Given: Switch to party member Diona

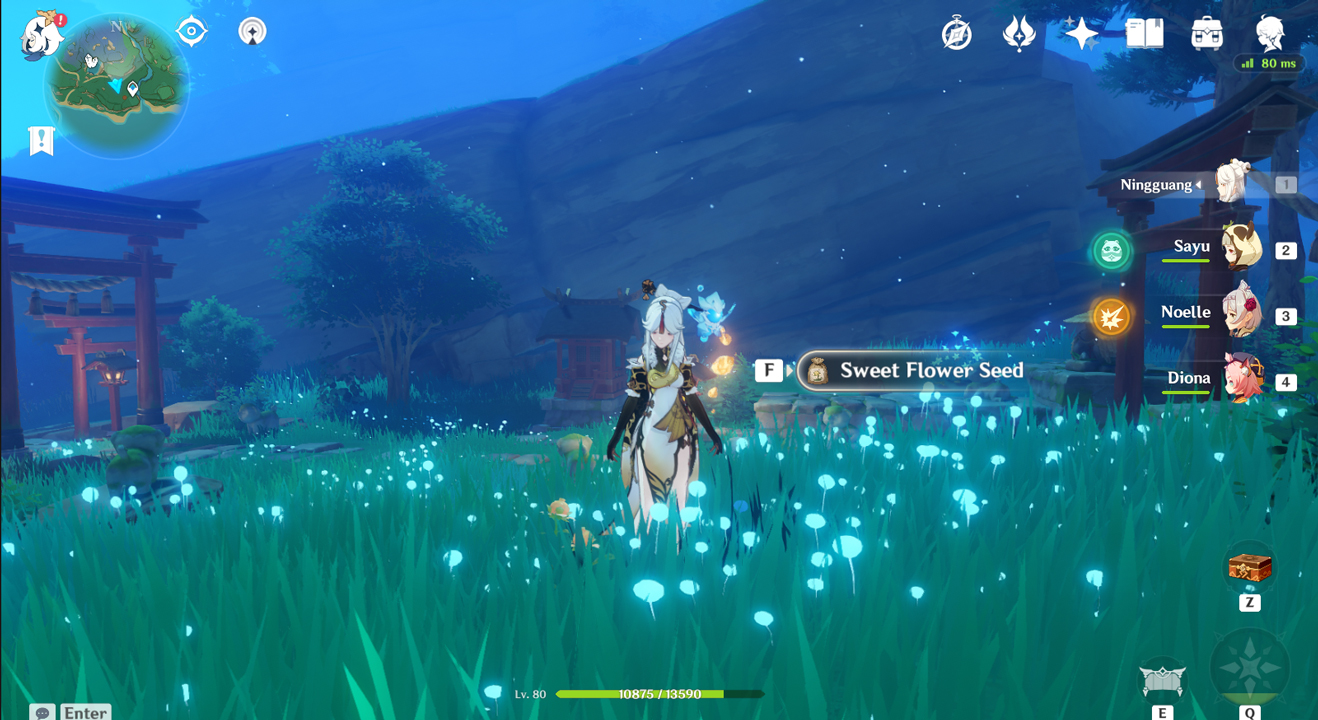Looking at the screenshot, I should coord(1240,380).
